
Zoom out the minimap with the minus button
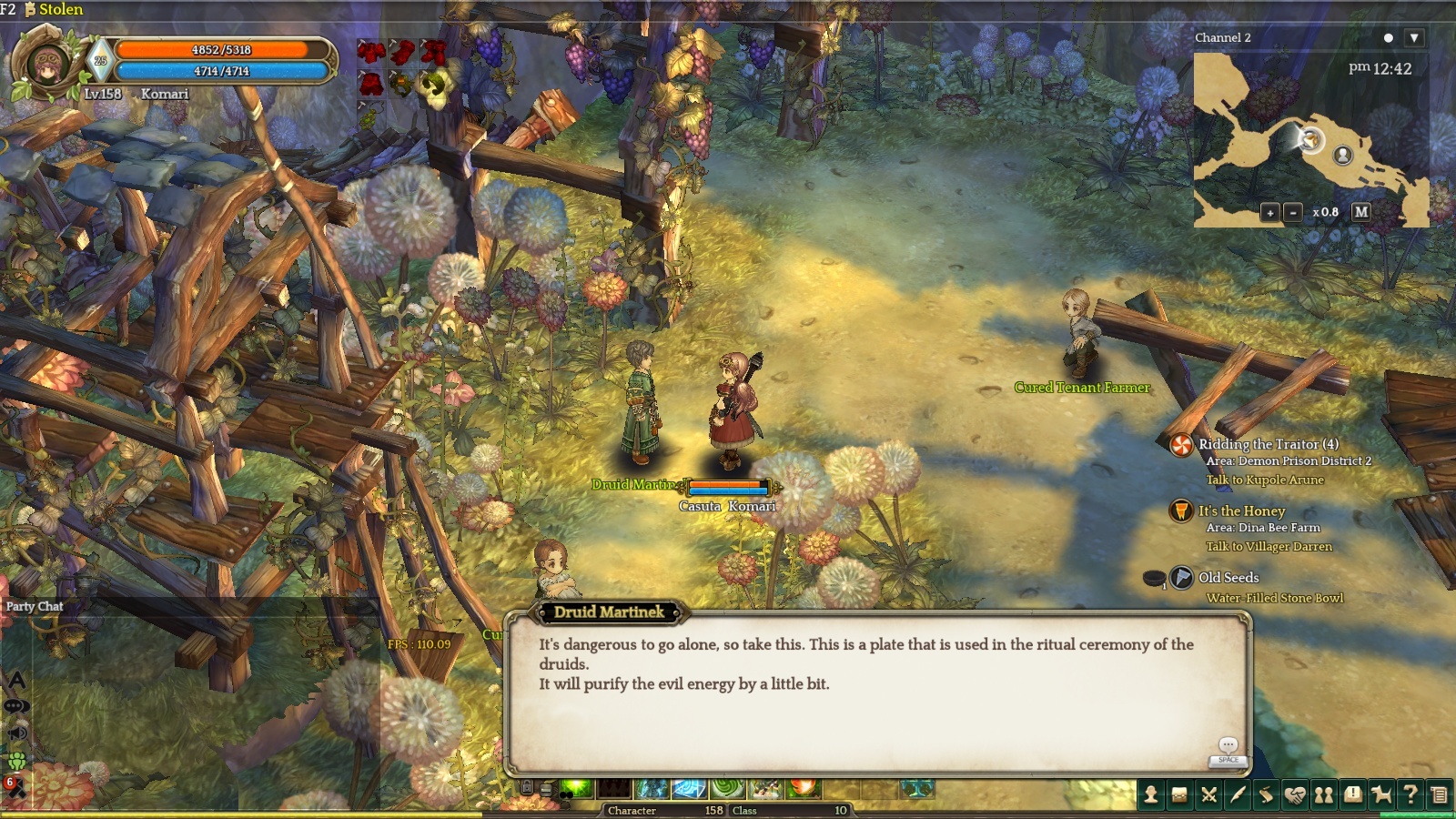click(x=1293, y=212)
